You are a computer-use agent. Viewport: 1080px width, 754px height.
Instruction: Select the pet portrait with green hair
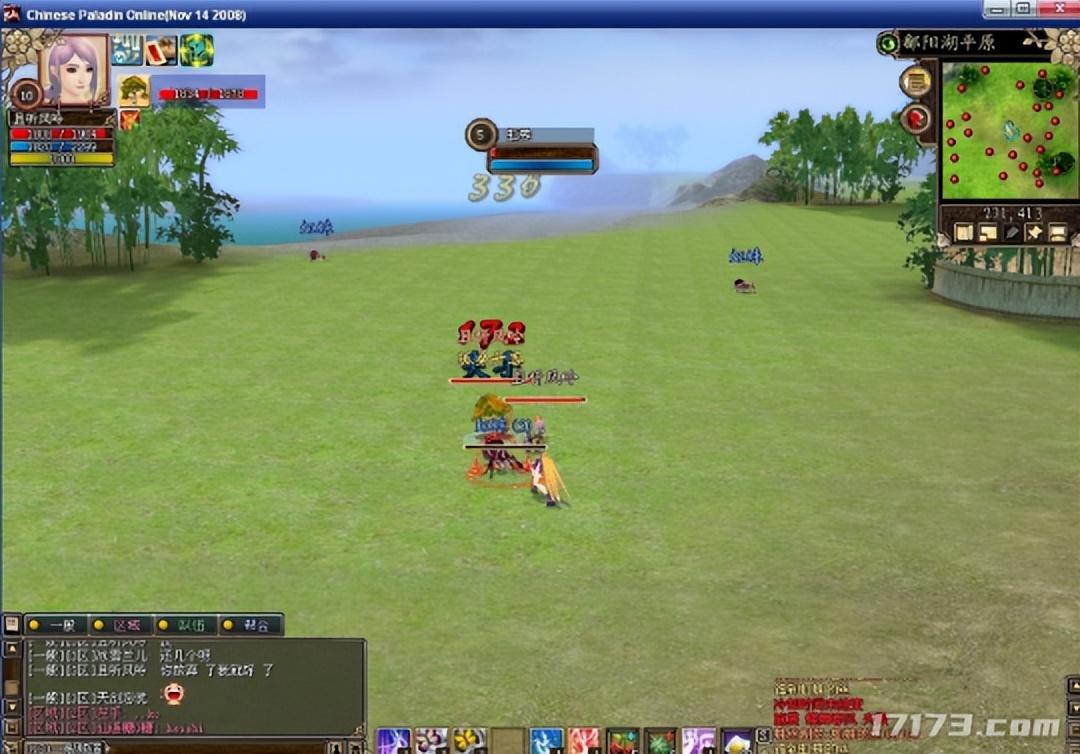point(134,90)
